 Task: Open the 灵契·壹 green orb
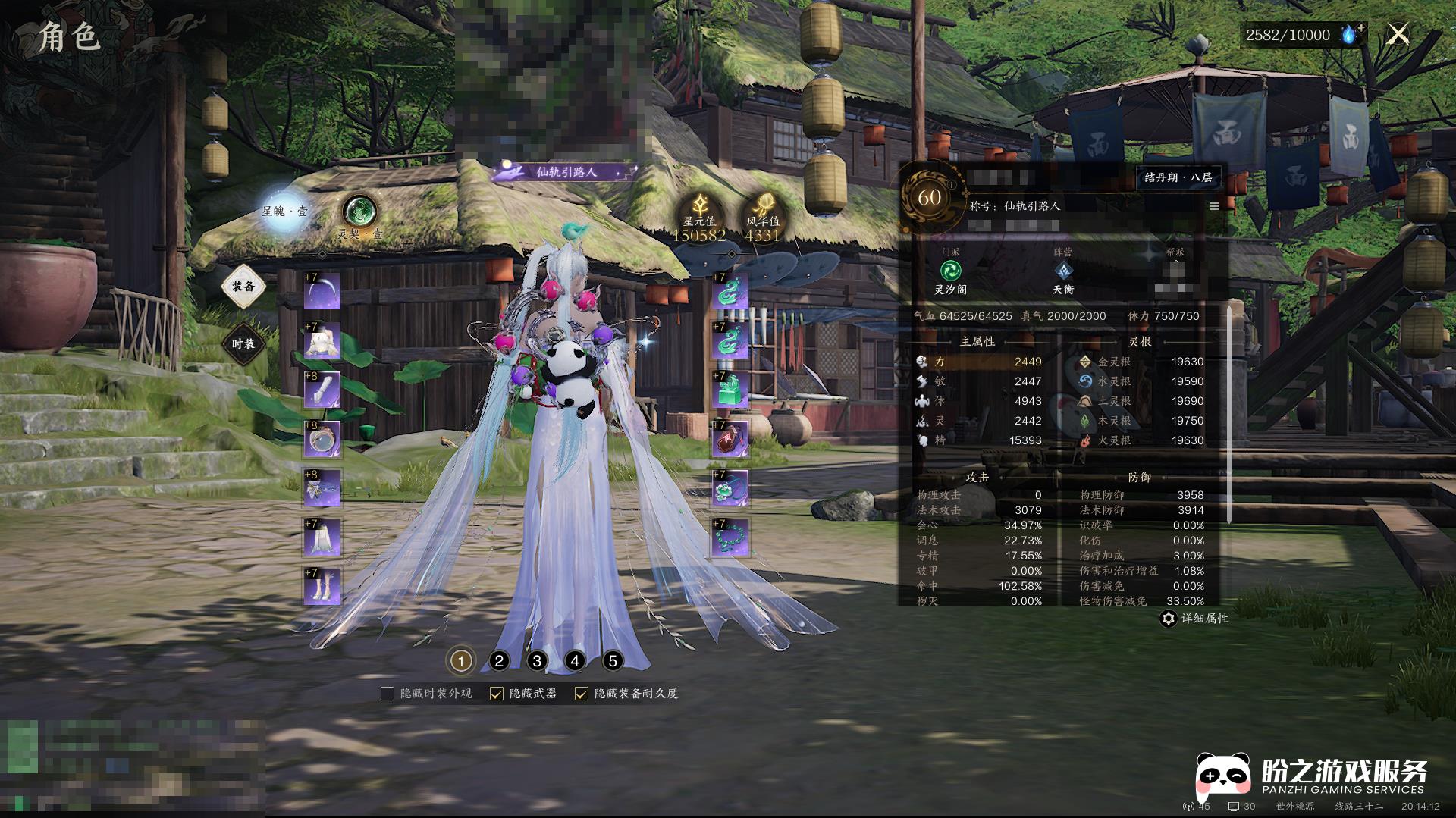coord(359,212)
